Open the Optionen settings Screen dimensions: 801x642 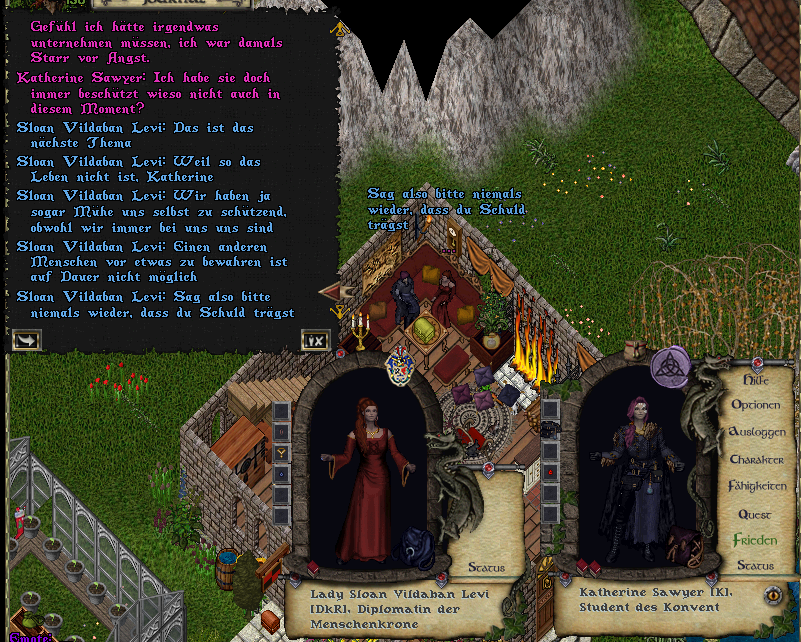tap(757, 406)
